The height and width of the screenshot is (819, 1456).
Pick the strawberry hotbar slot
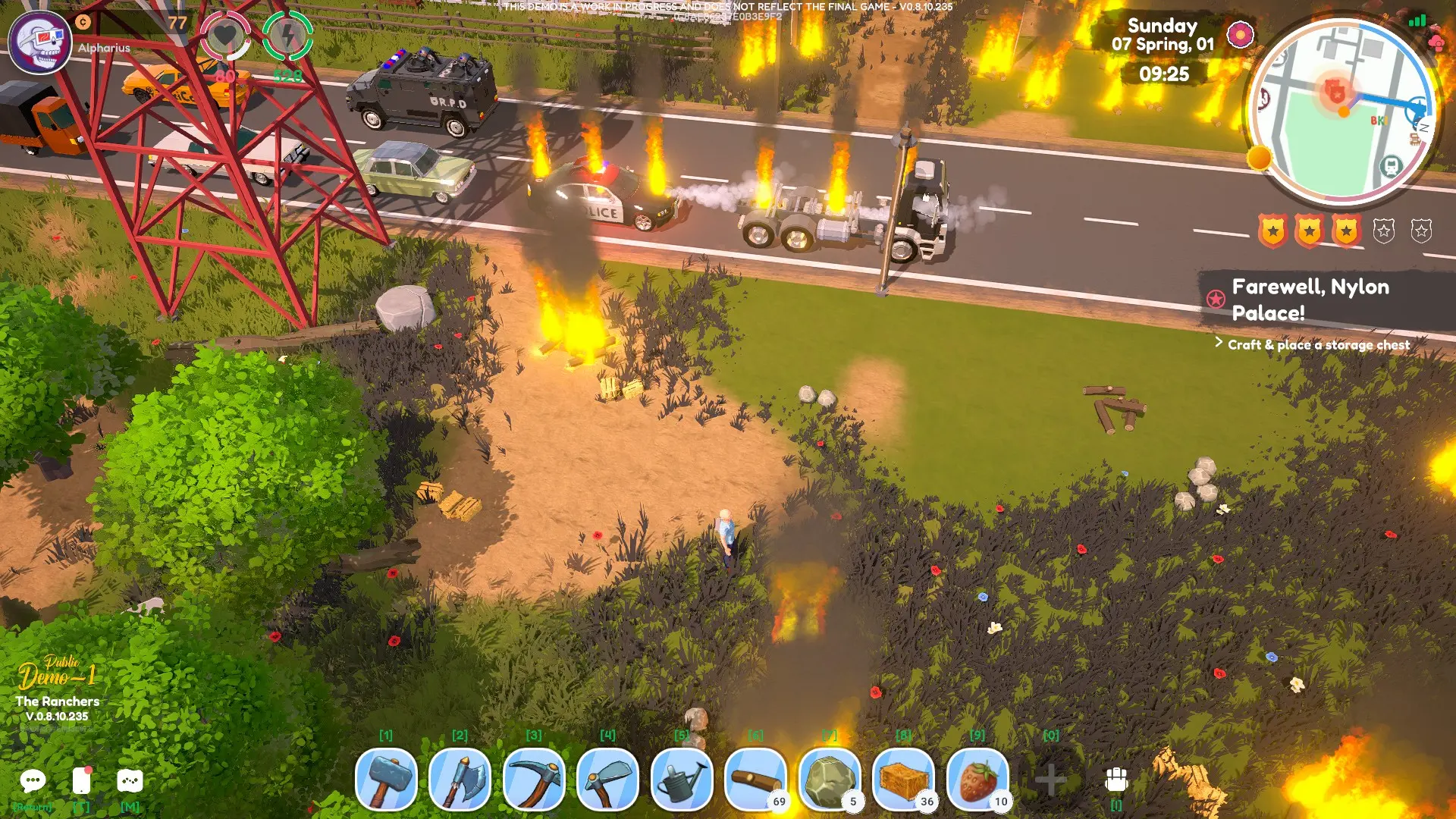point(977,780)
